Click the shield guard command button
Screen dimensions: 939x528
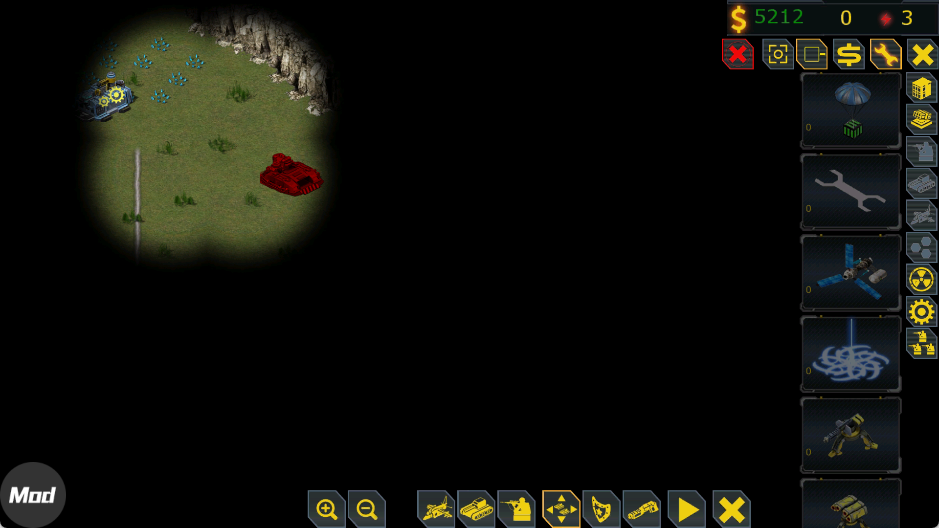pyautogui.click(x=601, y=509)
